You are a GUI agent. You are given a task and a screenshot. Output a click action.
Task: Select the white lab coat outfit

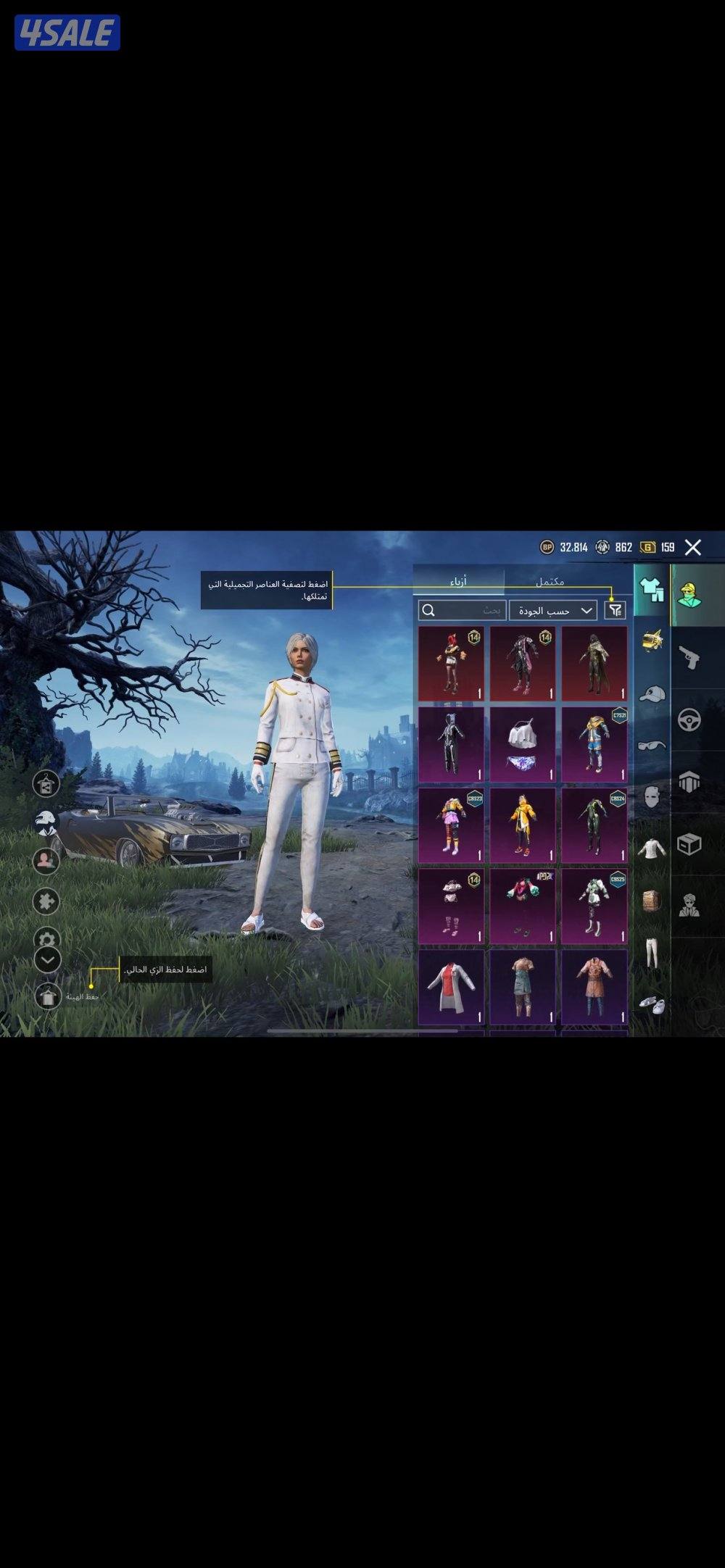(451, 987)
